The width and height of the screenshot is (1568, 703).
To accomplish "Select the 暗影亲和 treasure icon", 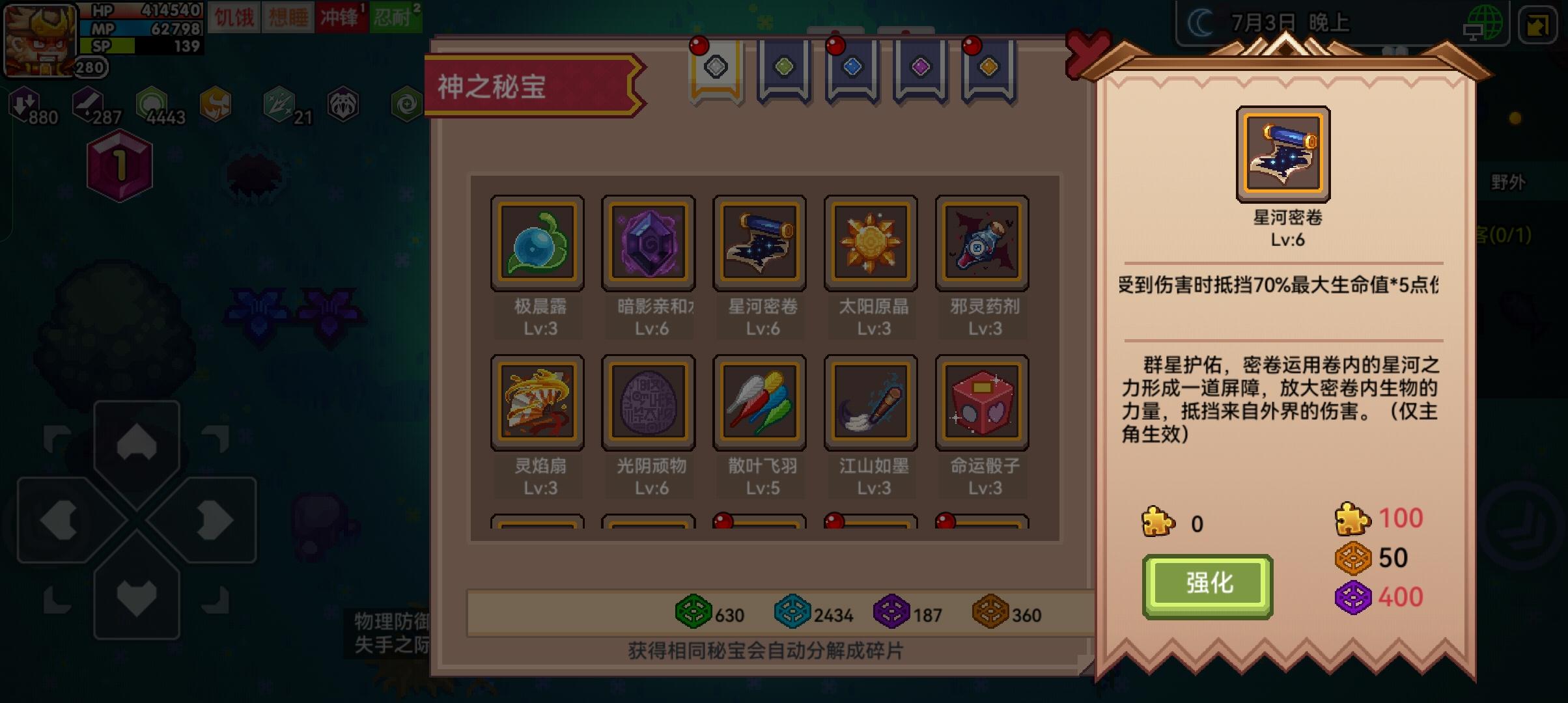I will [649, 242].
